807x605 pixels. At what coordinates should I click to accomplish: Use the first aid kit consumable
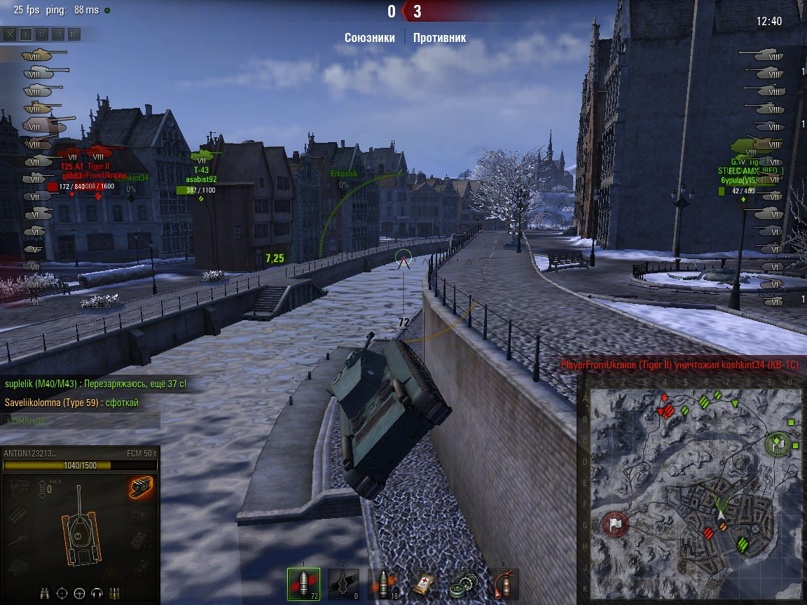tap(425, 583)
